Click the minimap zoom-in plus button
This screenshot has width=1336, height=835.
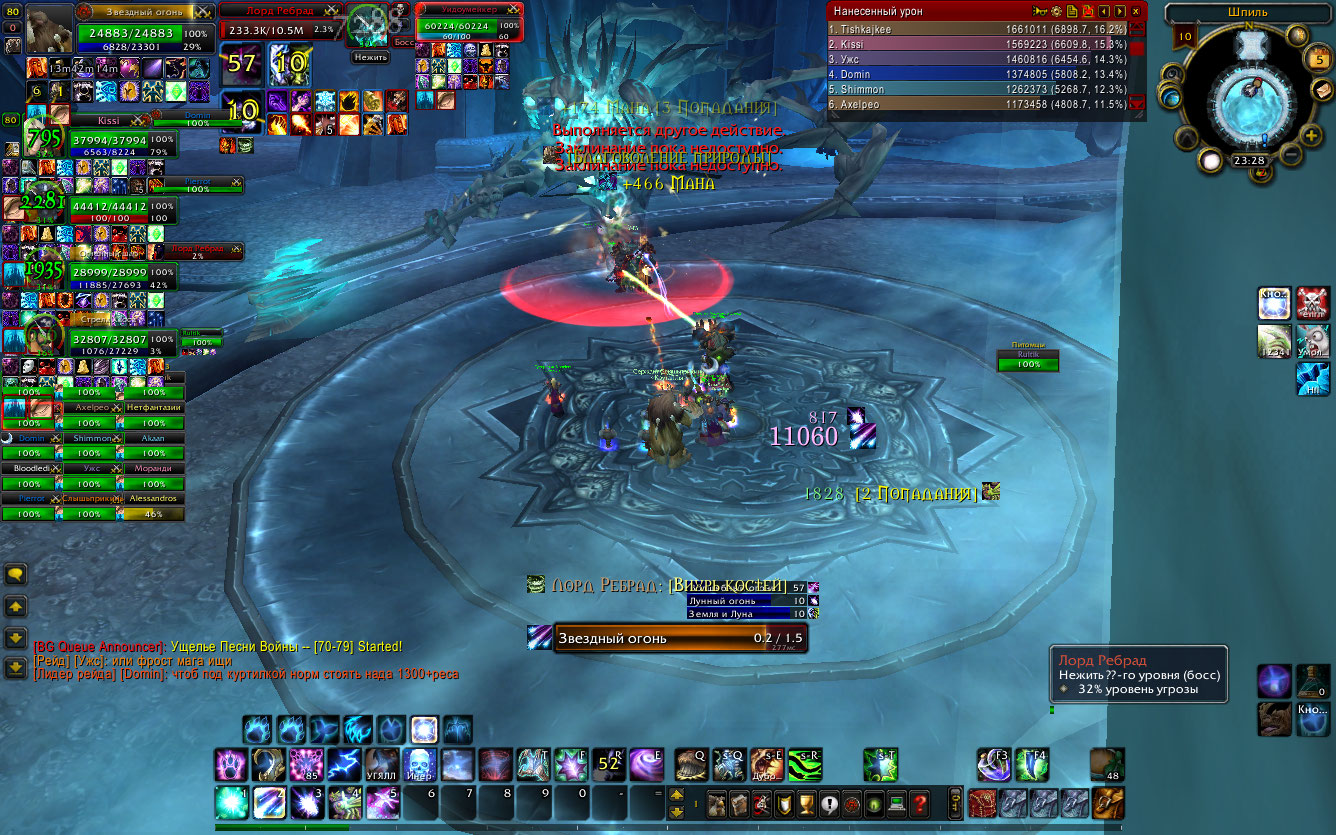1311,136
